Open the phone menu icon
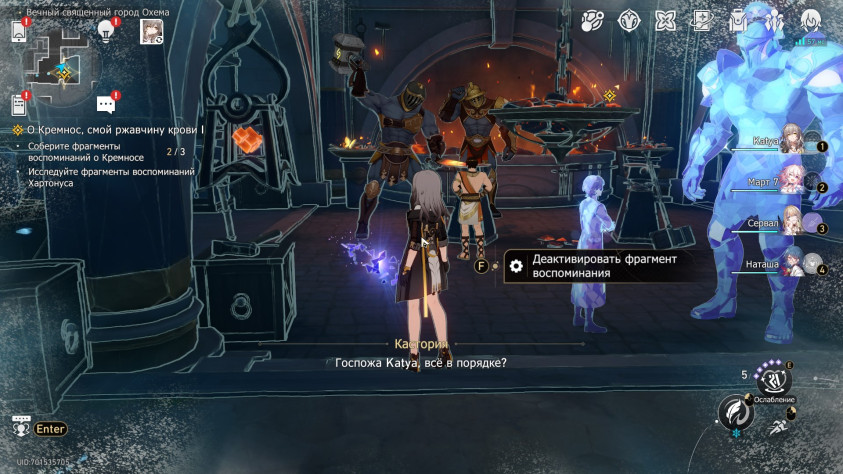The height and width of the screenshot is (474, 843). [19, 31]
